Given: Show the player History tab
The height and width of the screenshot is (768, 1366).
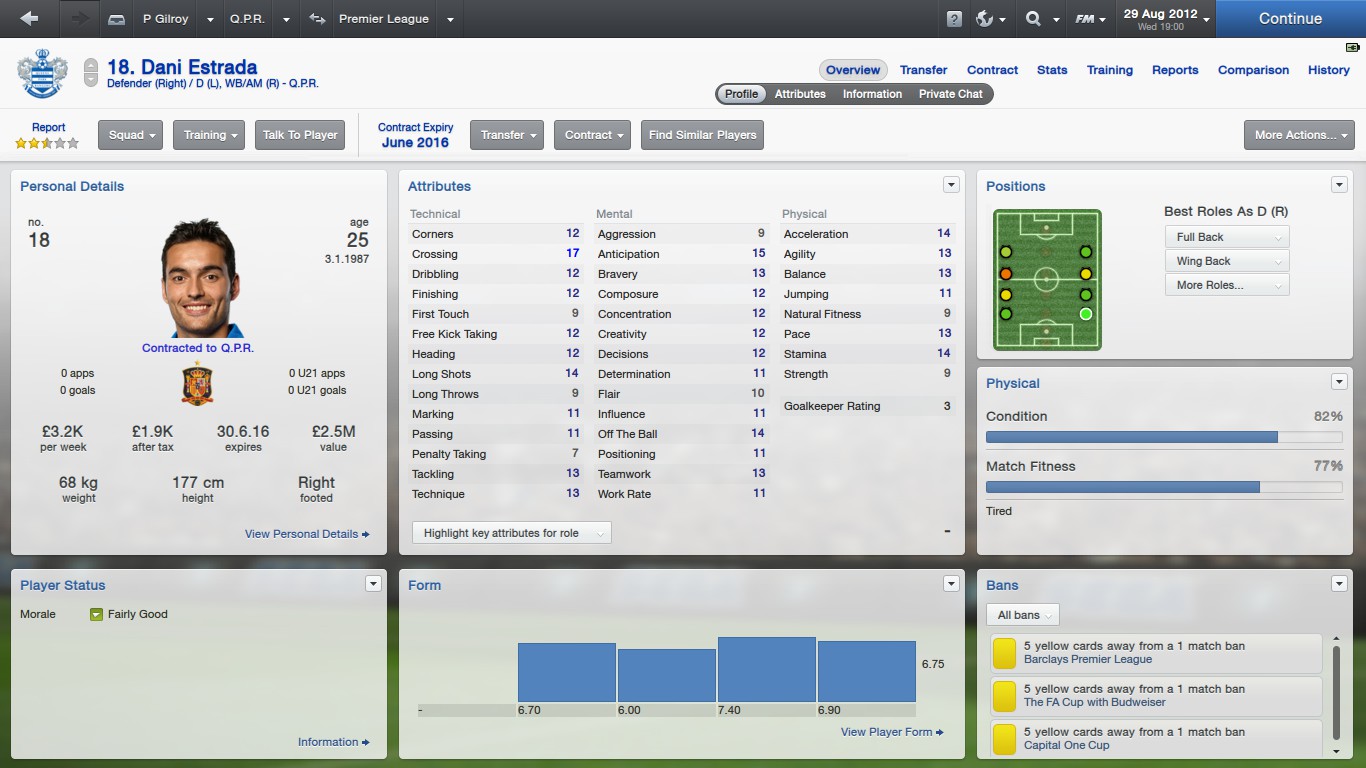Looking at the screenshot, I should 1328,70.
